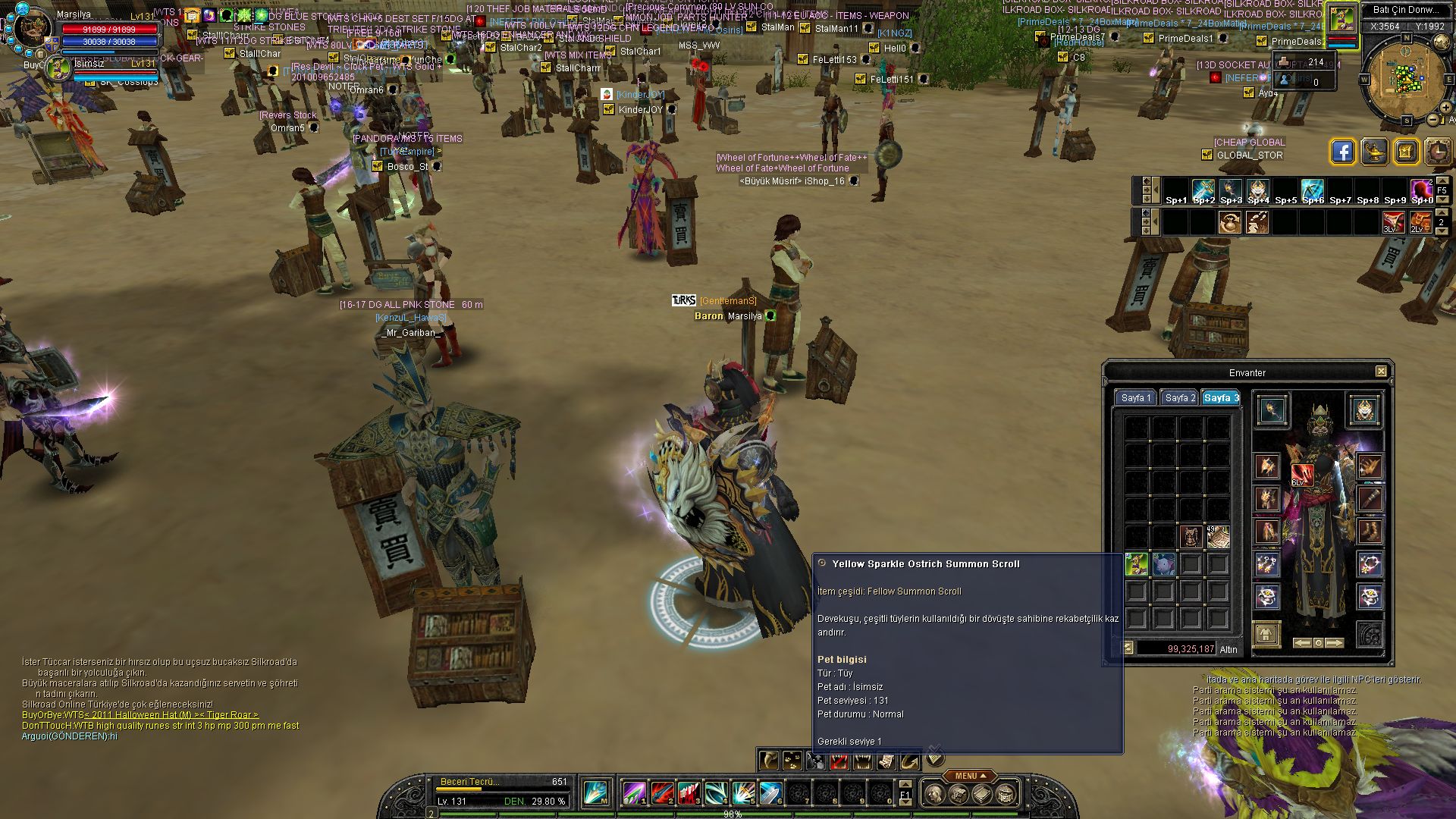The image size is (1456, 819).
Task: Switch to the Sayfa 1 inventory tab
Action: (1135, 398)
